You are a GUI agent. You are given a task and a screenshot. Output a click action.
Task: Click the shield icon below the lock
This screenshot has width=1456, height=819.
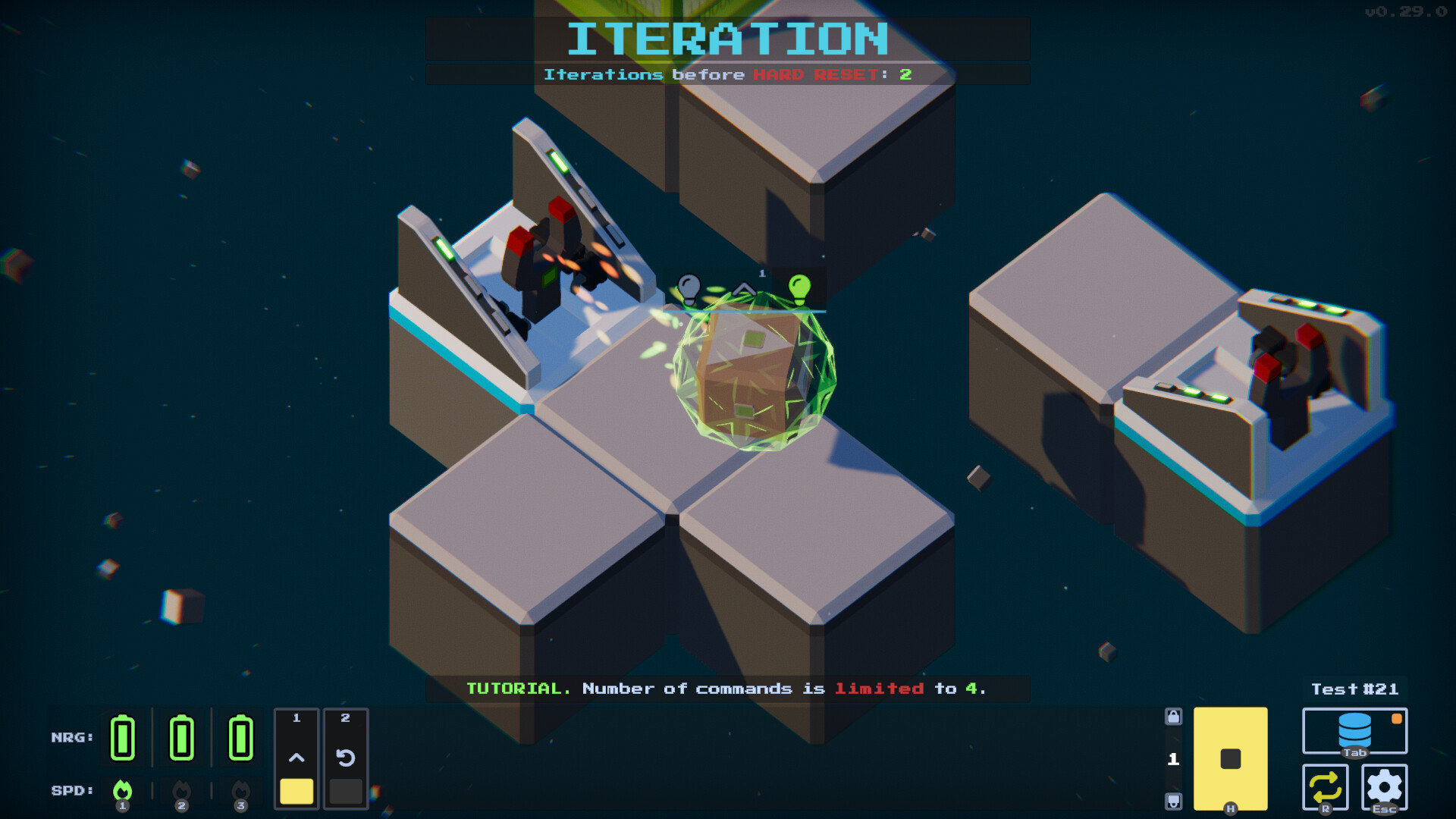[x=1174, y=800]
